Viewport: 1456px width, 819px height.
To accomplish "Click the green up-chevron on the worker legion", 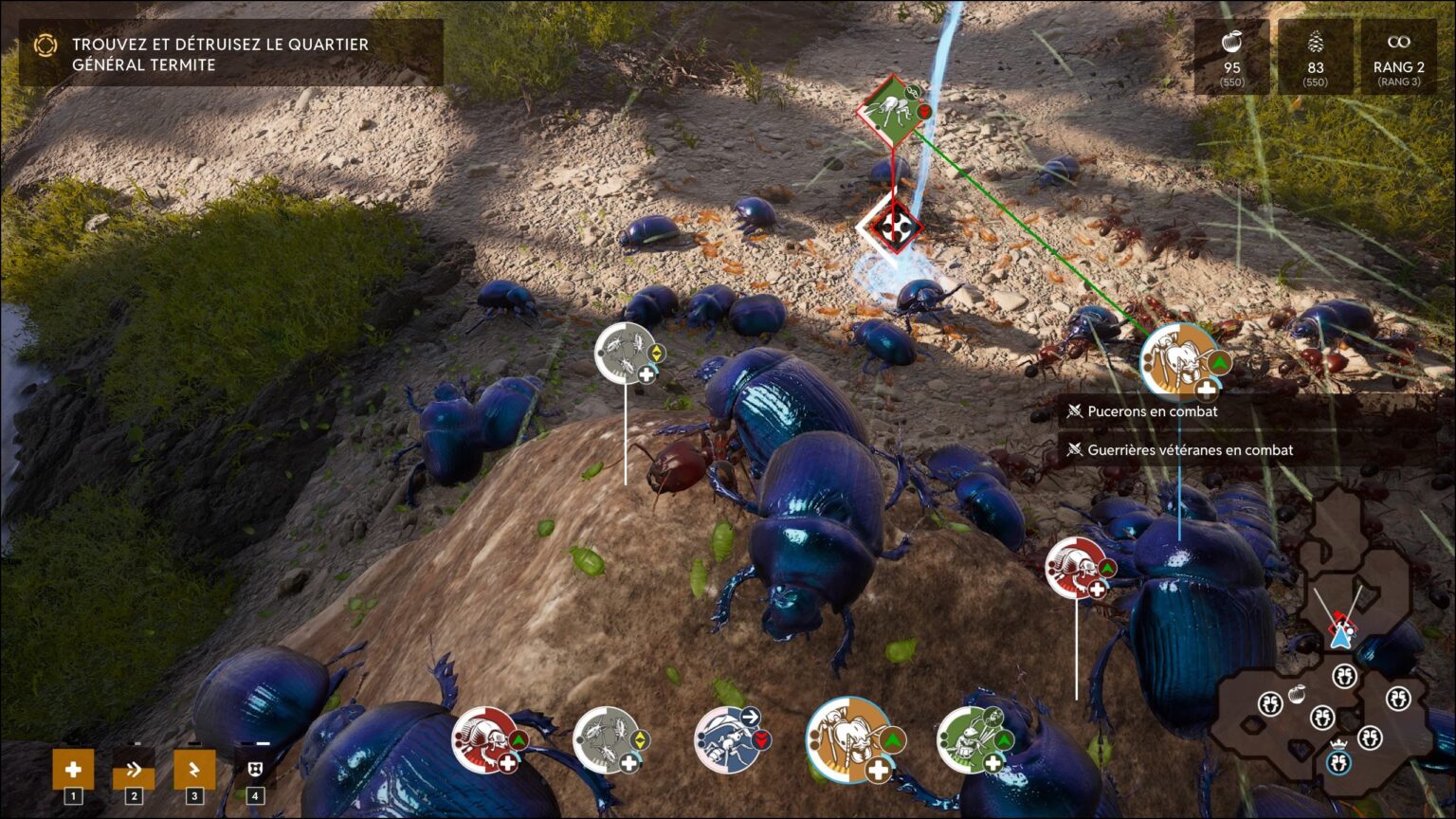I will click(894, 737).
